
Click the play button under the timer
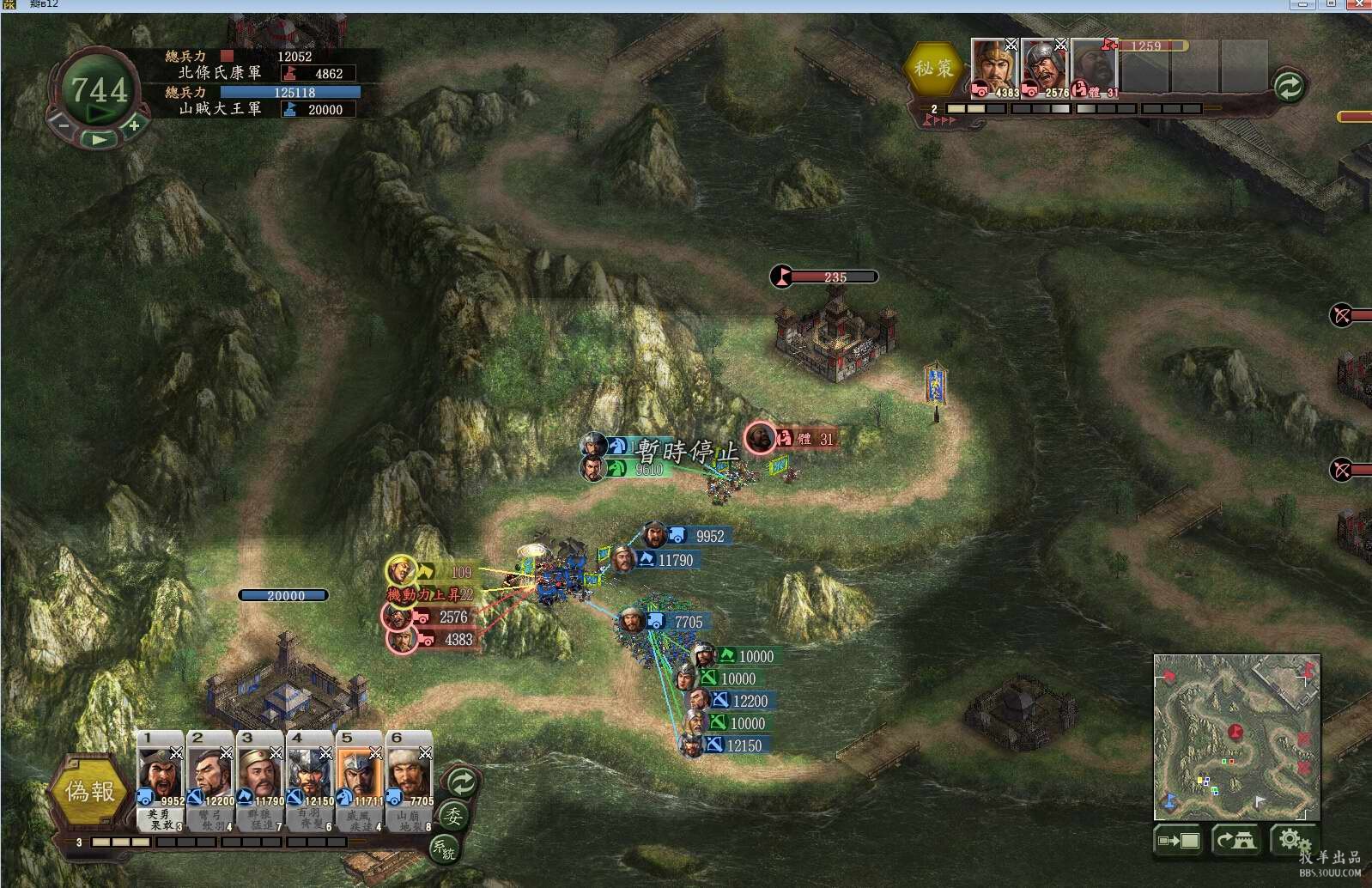100,138
